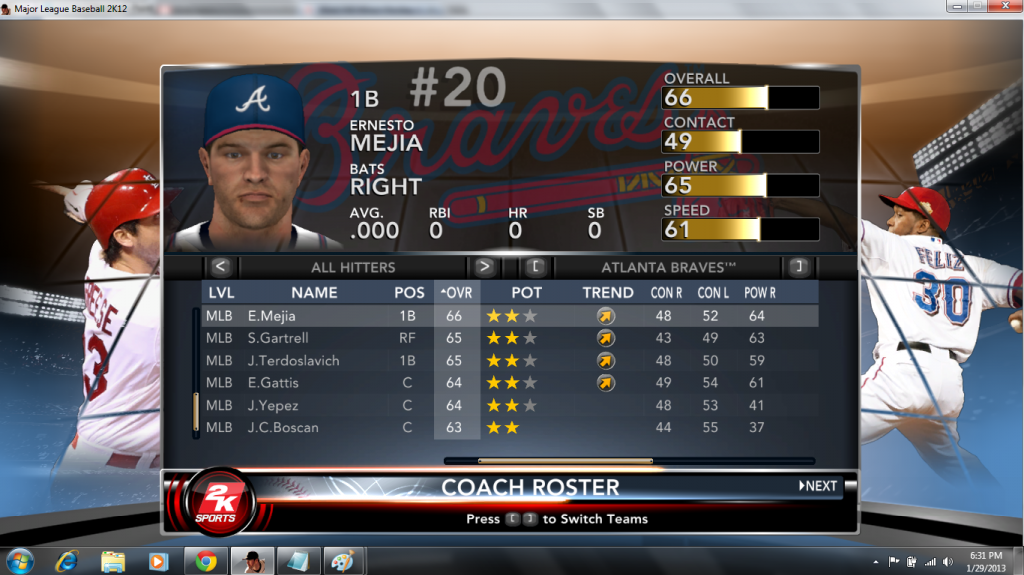Click the left arrow beside All Hitters

tap(221, 267)
